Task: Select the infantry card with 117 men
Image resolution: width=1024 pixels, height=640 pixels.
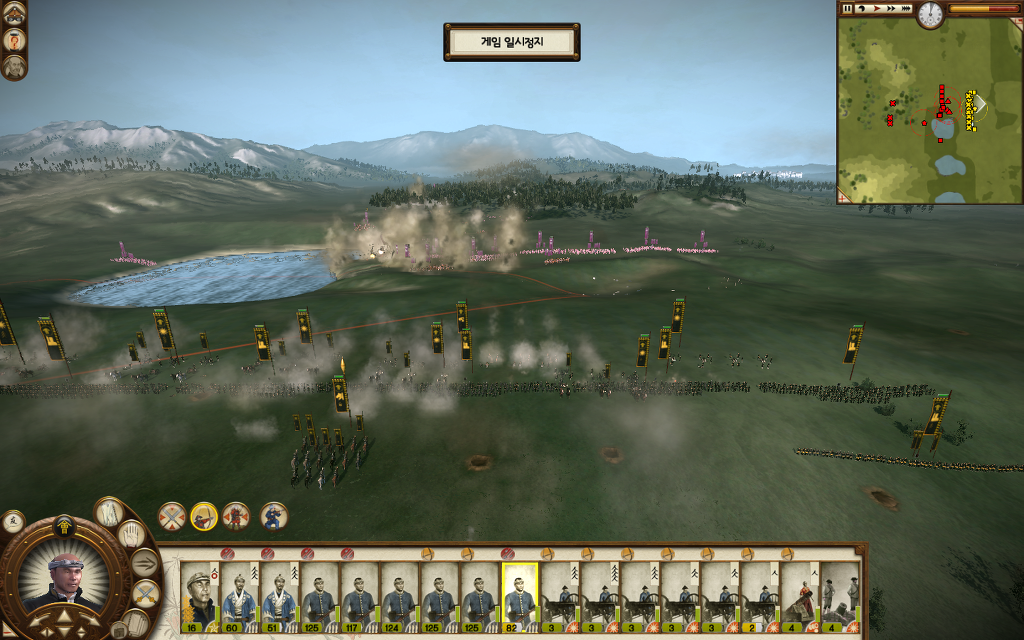Action: click(x=359, y=594)
